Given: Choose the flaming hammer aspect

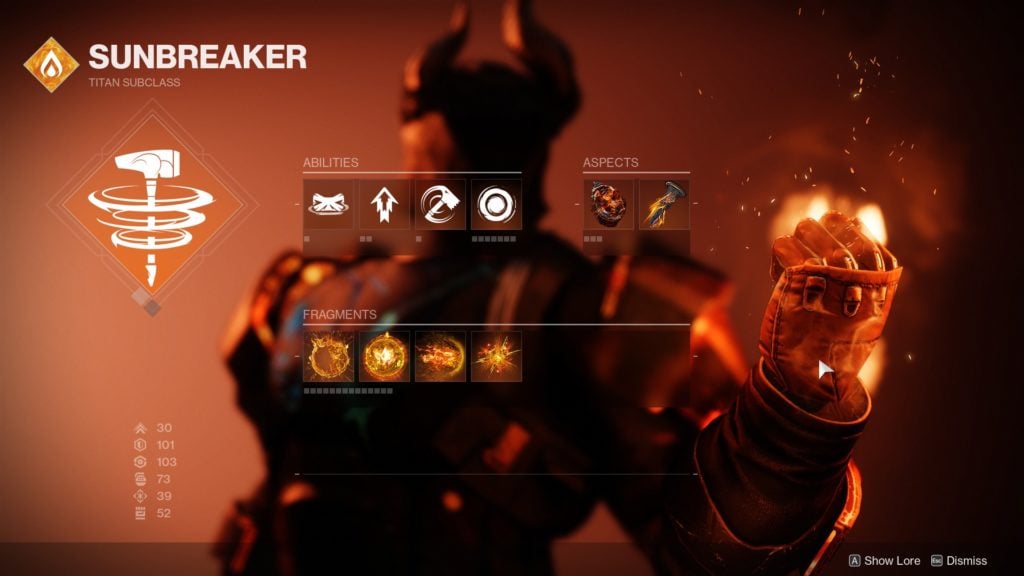Looking at the screenshot, I should pyautogui.click(x=664, y=205).
